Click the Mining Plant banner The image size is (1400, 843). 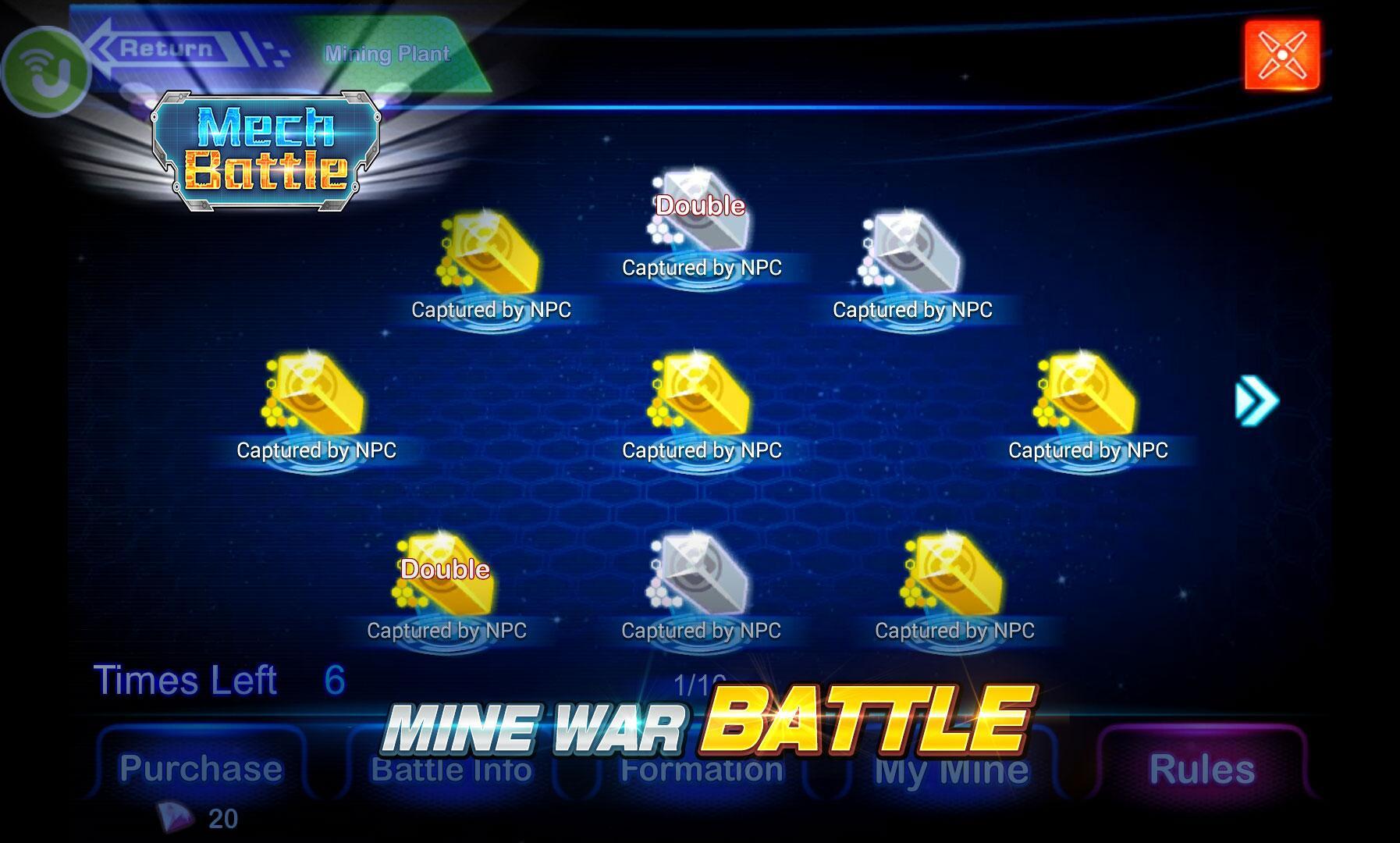click(388, 55)
